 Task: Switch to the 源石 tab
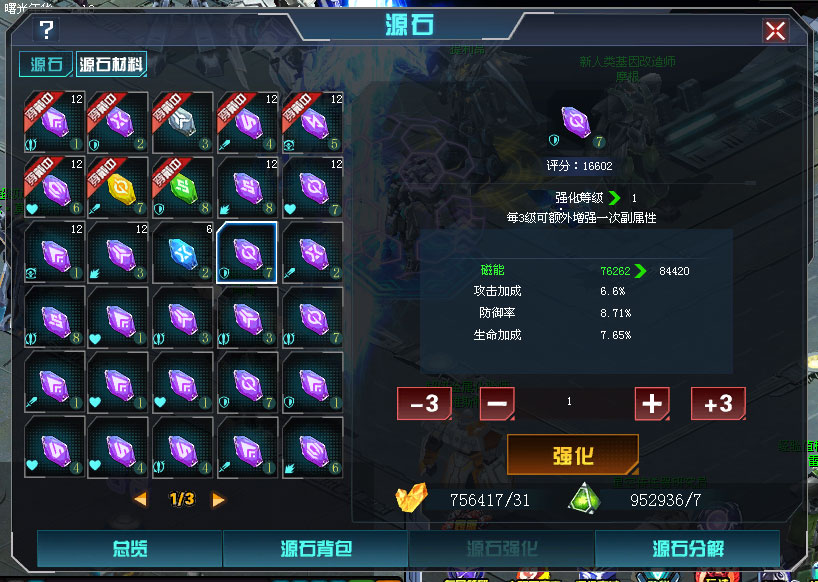[x=47, y=66]
